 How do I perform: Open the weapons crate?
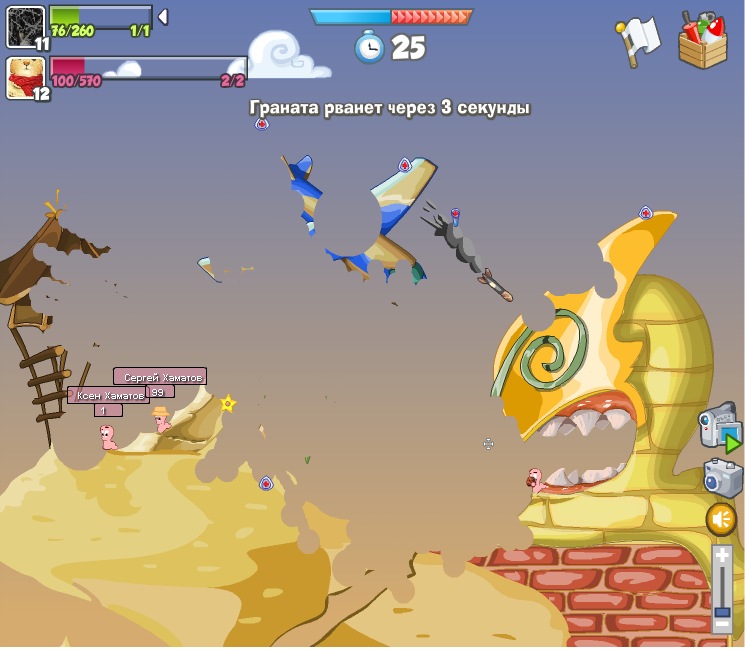703,41
